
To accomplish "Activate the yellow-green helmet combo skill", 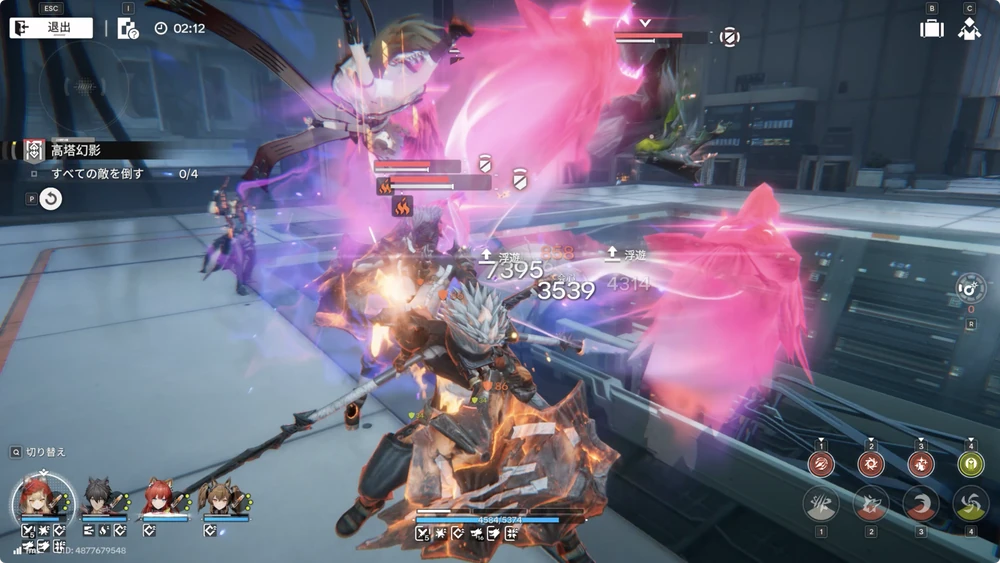I will point(970,464).
